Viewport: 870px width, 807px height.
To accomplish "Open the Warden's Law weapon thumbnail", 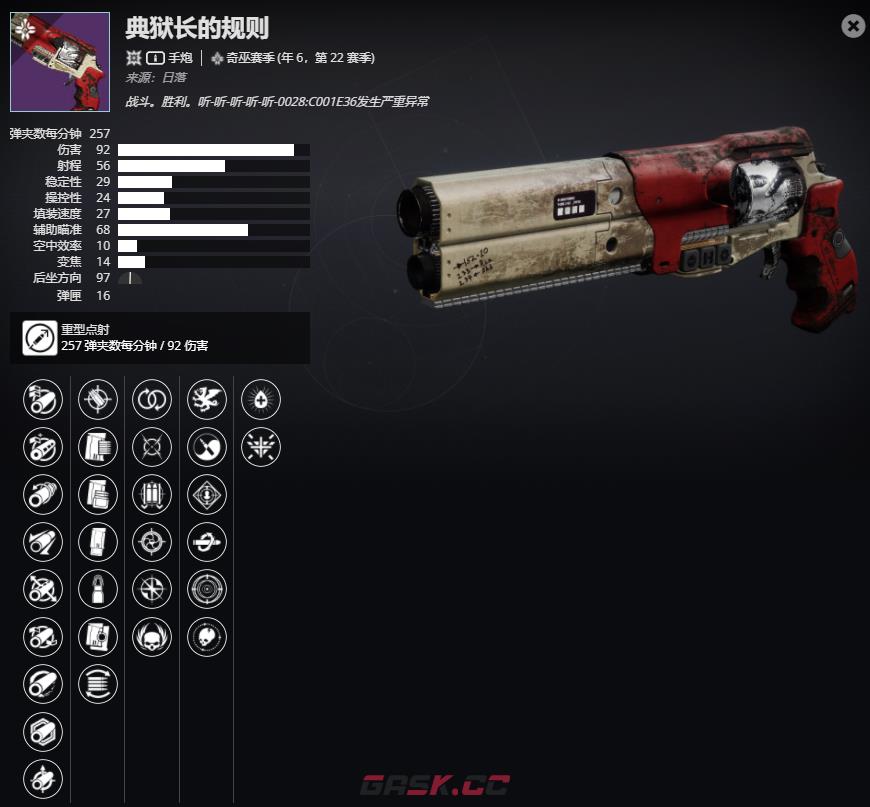I will point(59,61).
